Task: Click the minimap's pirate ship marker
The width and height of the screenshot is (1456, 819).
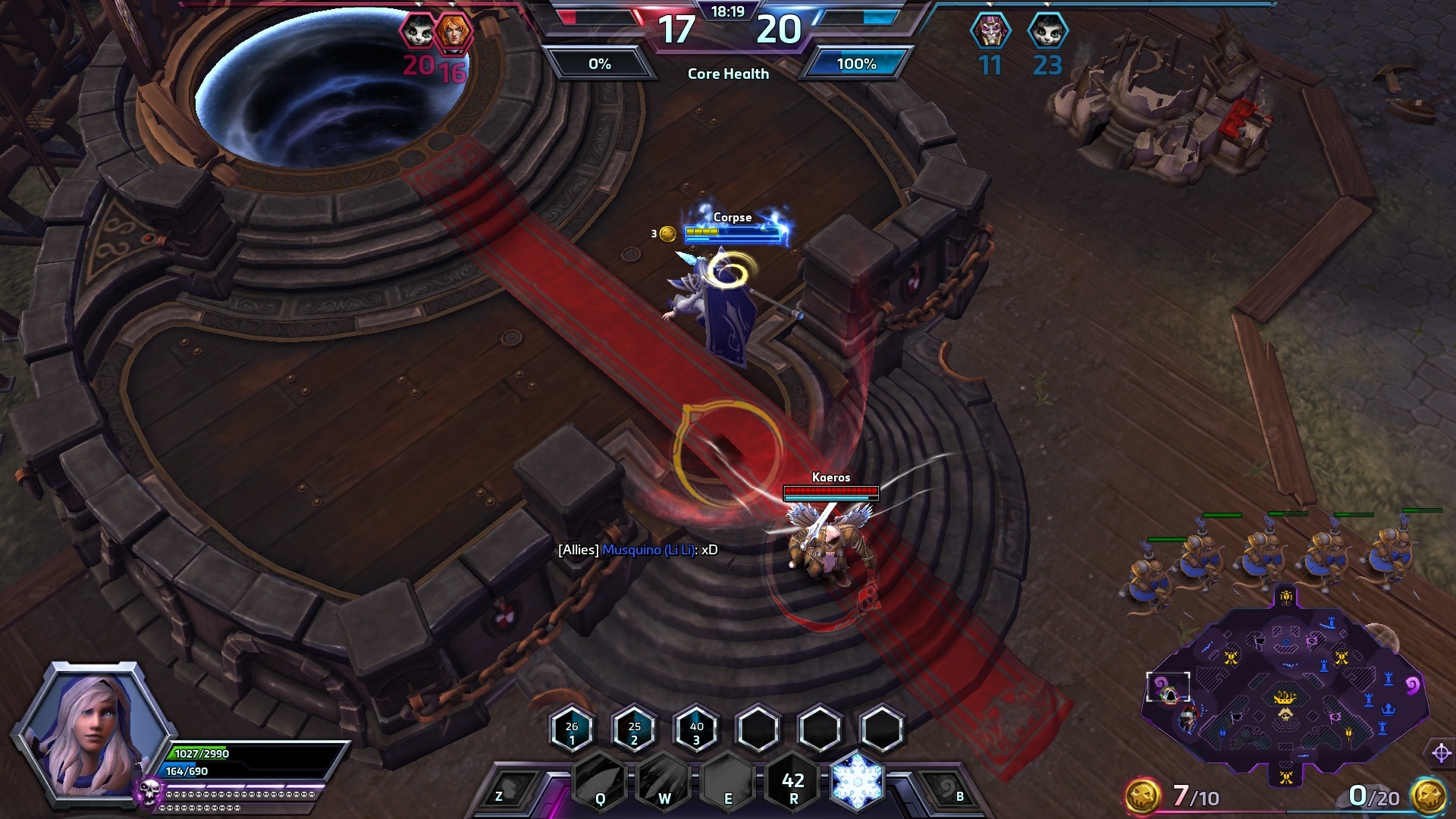Action: click(x=1285, y=698)
